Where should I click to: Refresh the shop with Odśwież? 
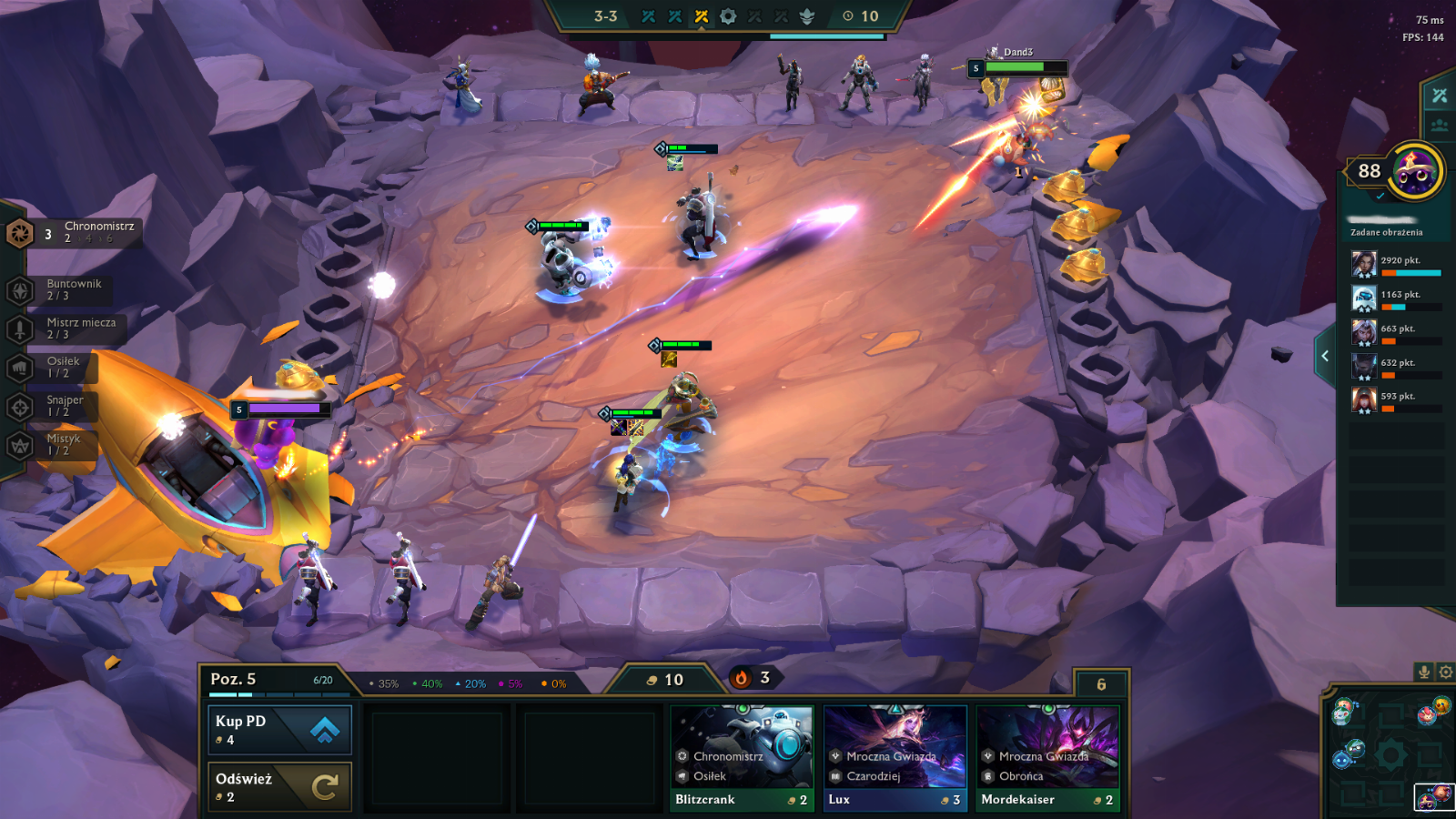click(279, 787)
